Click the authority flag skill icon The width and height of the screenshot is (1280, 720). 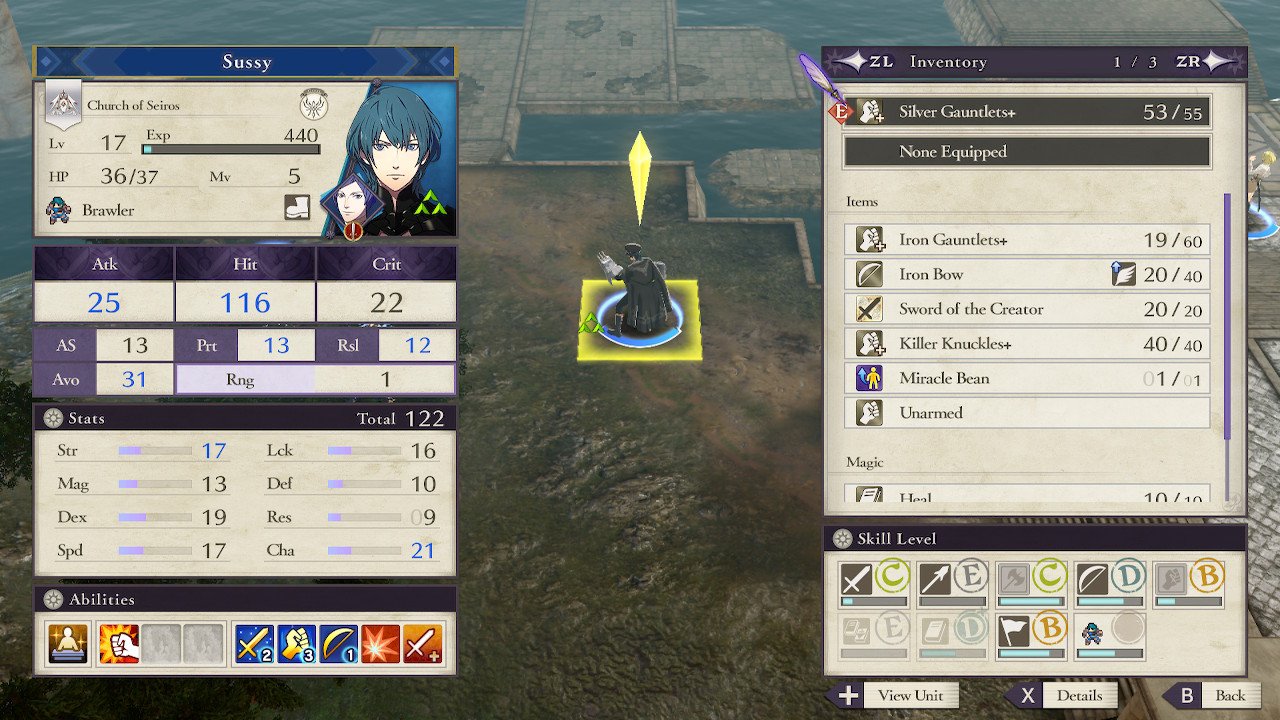[x=1014, y=631]
